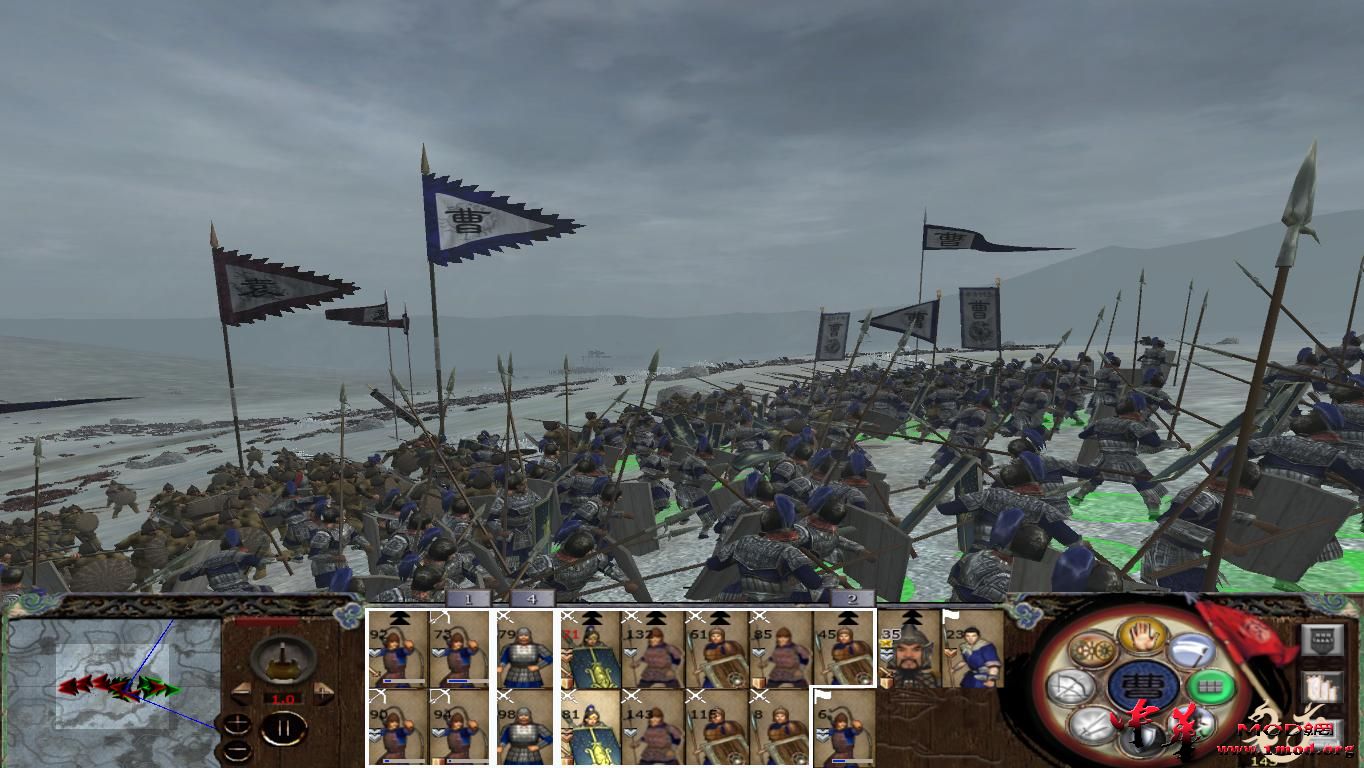Zoom in the minimap with plus button
This screenshot has height=768, width=1364.
pyautogui.click(x=237, y=722)
